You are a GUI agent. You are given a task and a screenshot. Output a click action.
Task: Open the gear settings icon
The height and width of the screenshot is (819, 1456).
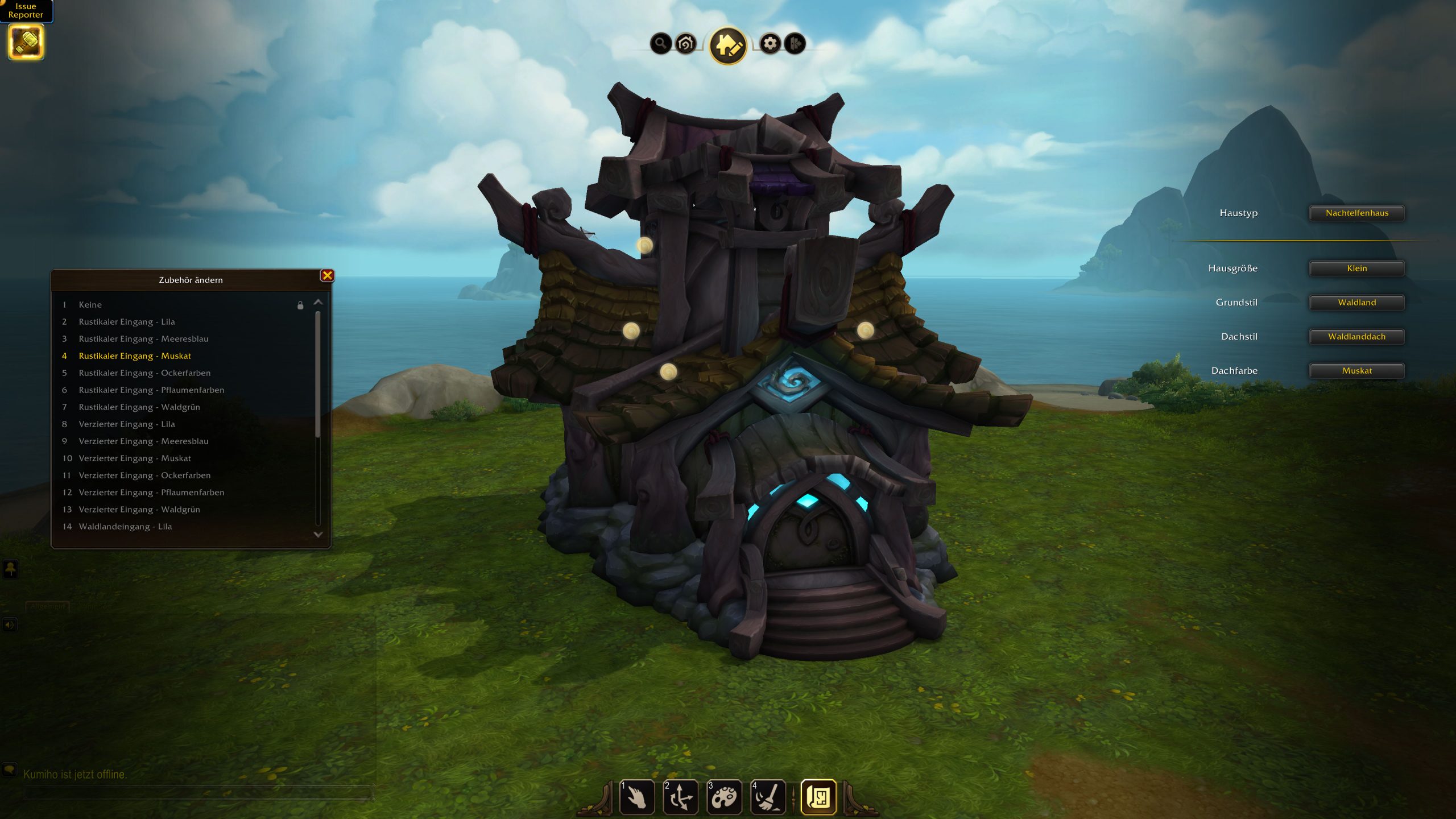(770, 43)
